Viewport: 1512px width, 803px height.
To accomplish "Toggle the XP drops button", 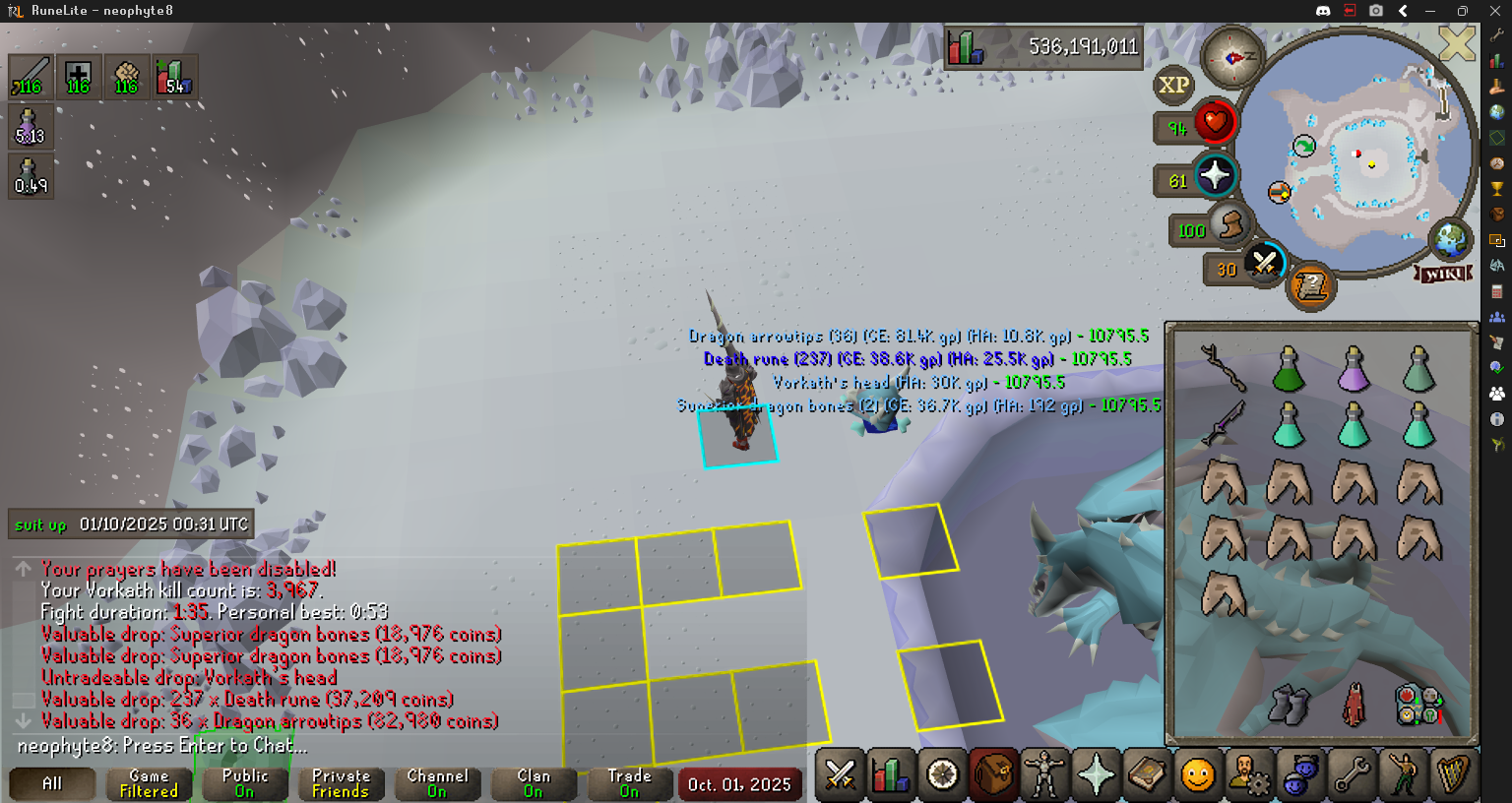I will 1173,85.
